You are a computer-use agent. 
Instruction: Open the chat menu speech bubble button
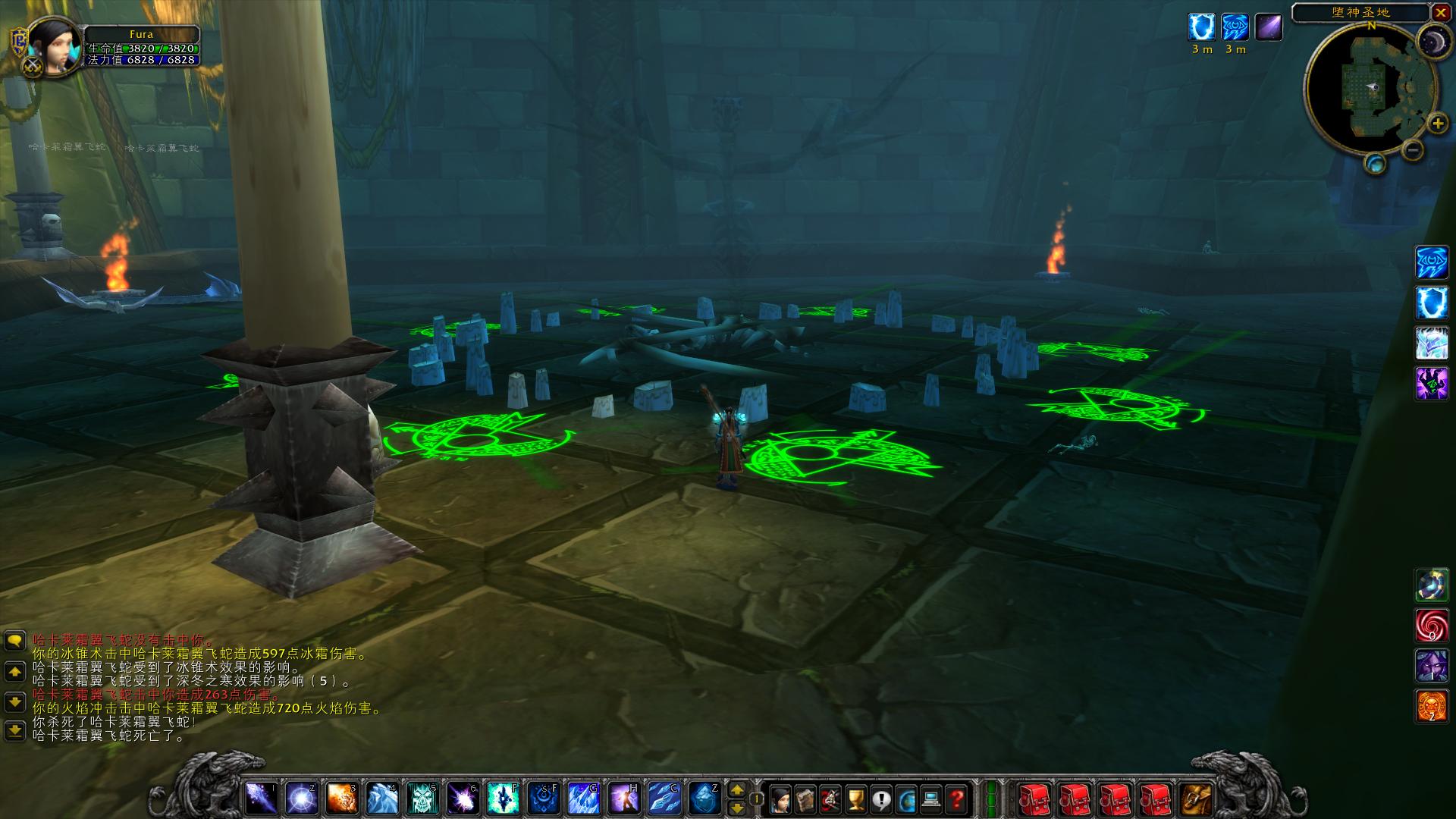[x=15, y=642]
